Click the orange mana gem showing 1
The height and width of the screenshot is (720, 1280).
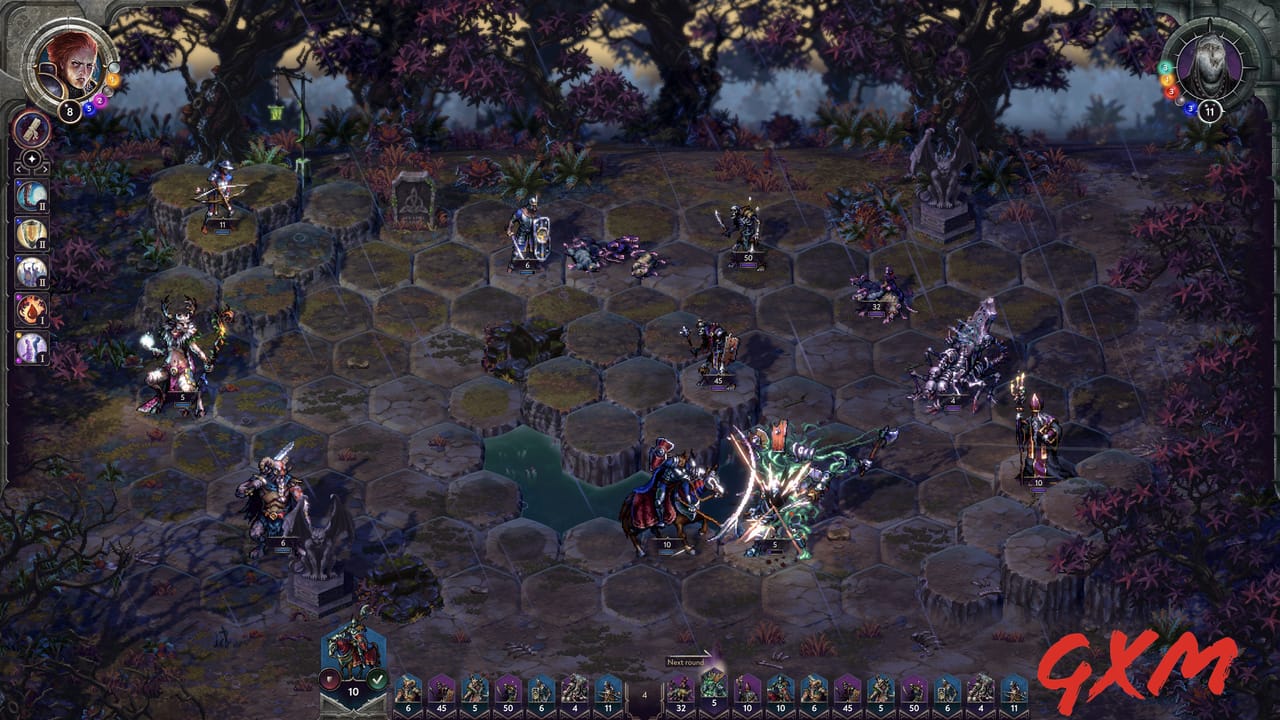tap(112, 78)
